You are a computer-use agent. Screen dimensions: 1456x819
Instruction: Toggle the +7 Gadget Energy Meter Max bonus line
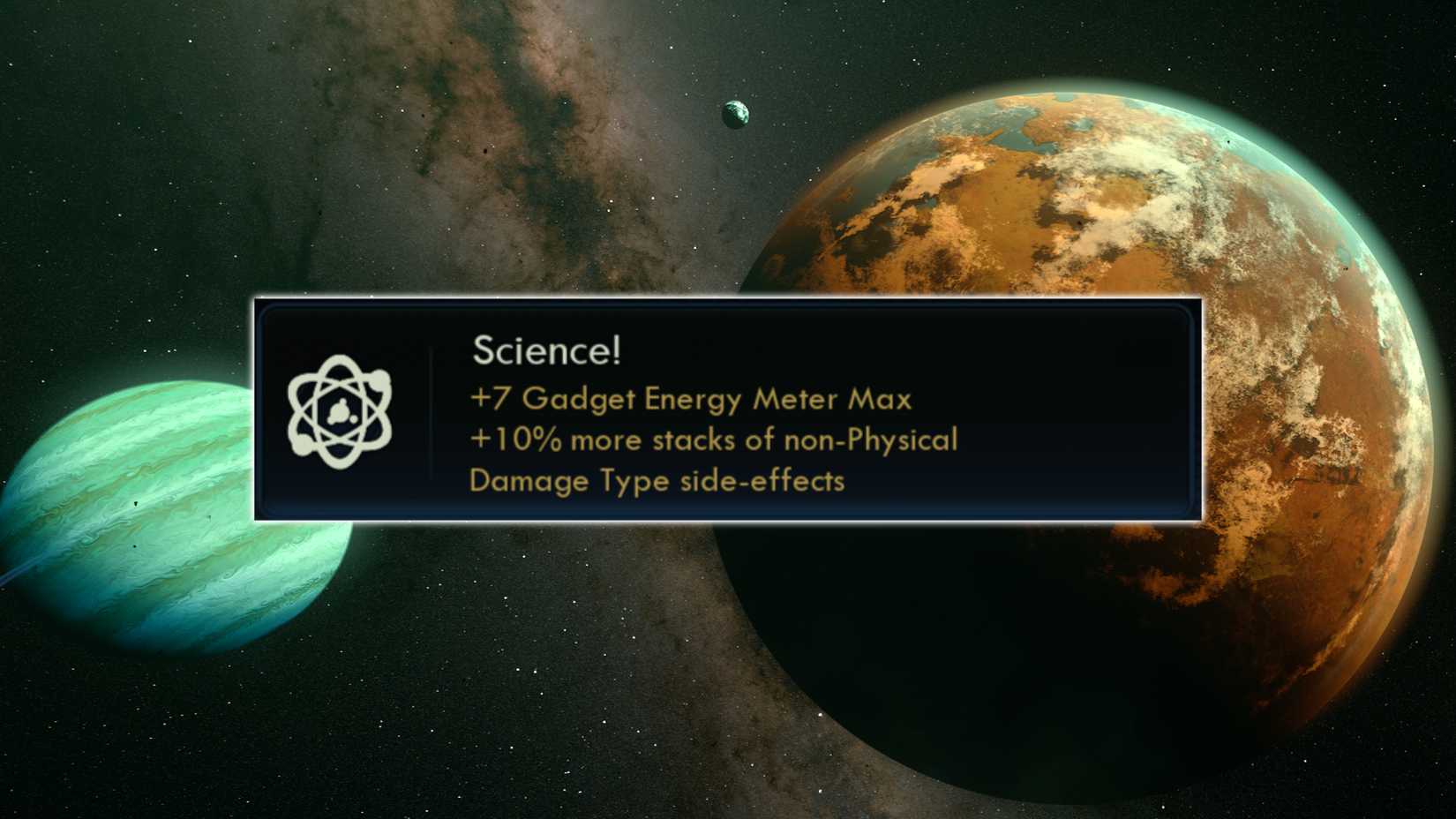[692, 399]
